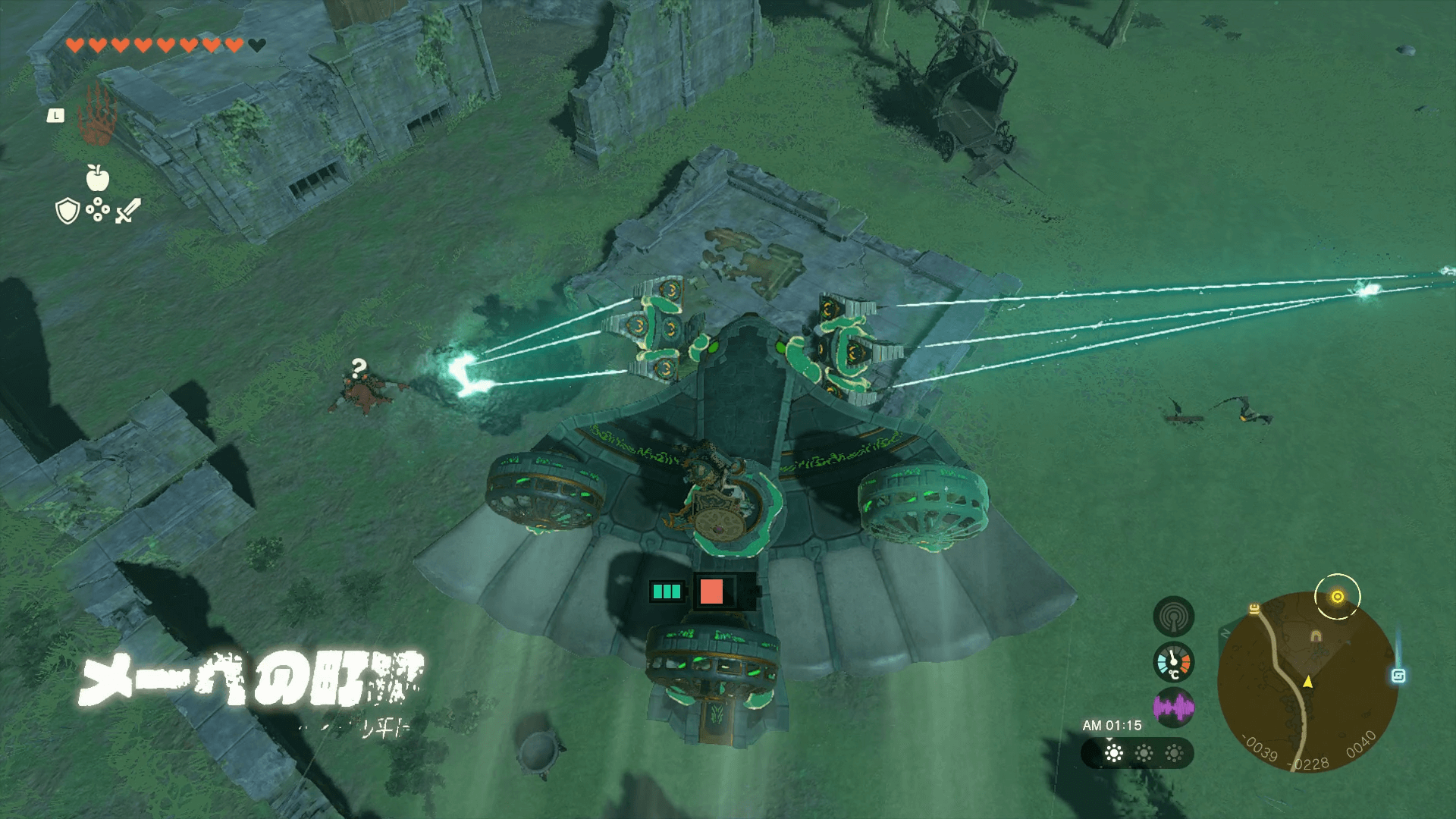Select the sword weapon icon
The width and height of the screenshot is (1456, 819).
(127, 211)
